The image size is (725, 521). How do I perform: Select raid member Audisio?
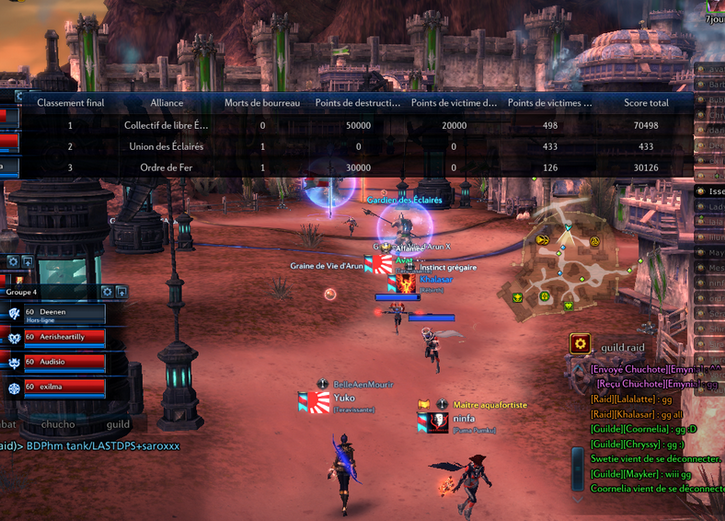point(64,363)
